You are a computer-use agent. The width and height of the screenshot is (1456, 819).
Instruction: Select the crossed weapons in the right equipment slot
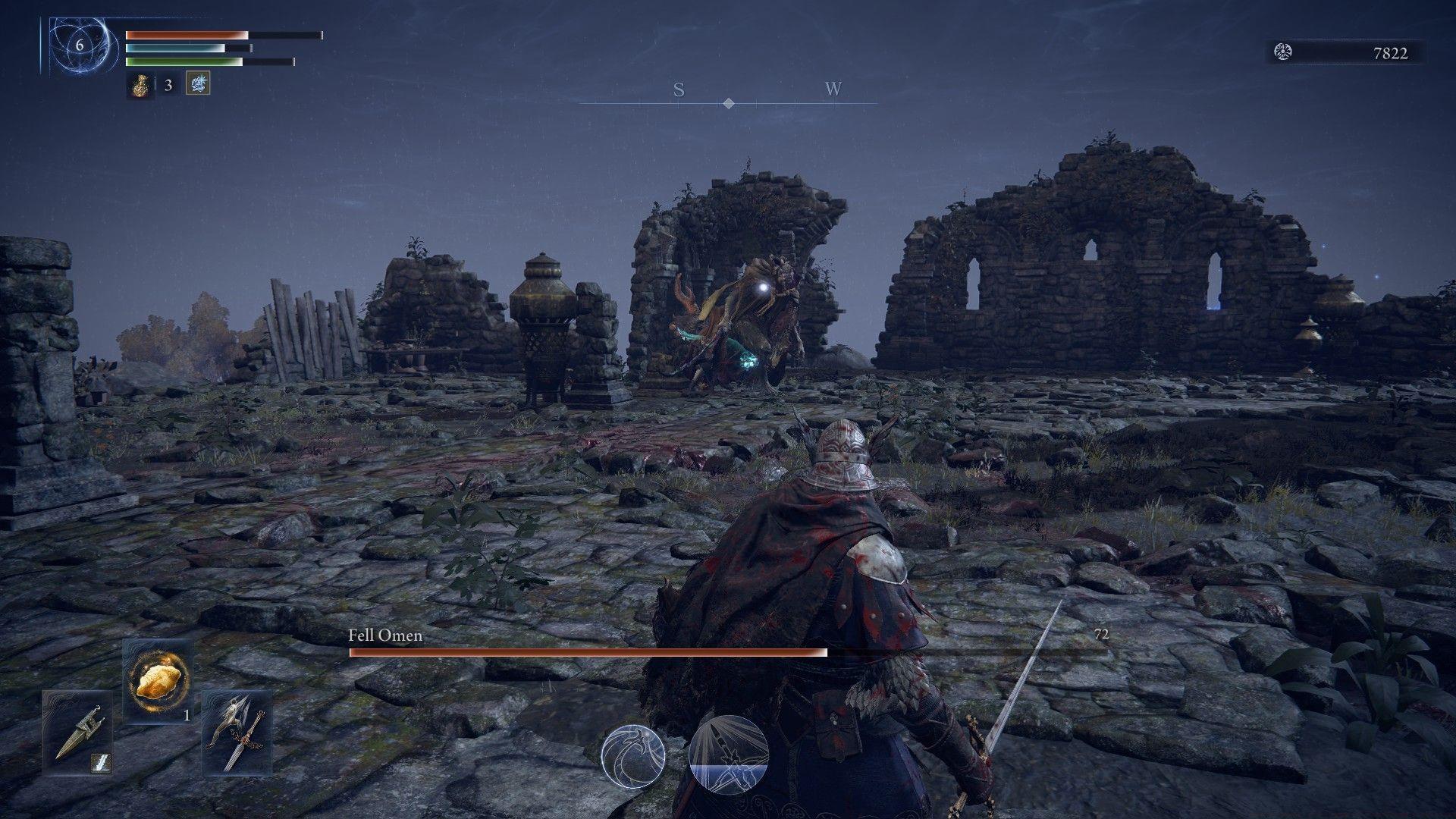[x=234, y=733]
